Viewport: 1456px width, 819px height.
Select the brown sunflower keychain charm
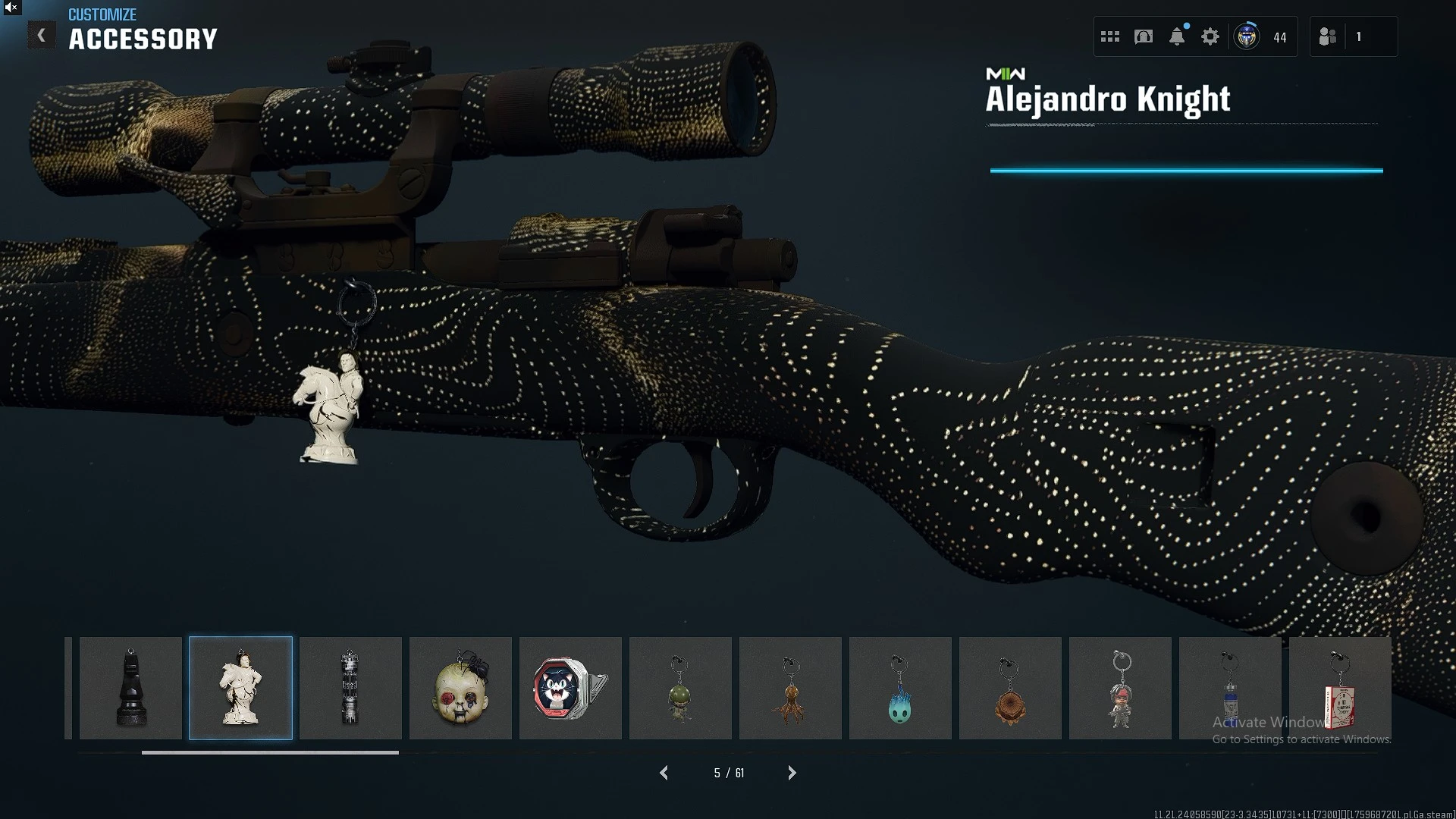tap(1010, 688)
